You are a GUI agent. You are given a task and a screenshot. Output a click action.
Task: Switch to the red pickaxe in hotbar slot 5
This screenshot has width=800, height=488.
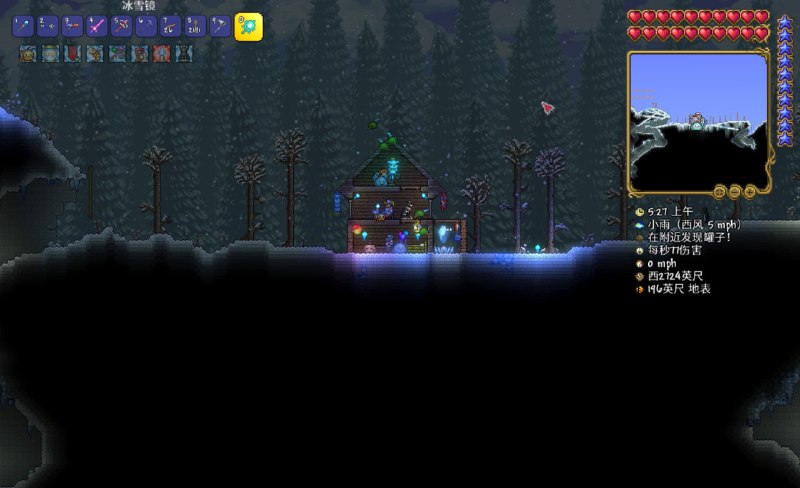click(121, 27)
